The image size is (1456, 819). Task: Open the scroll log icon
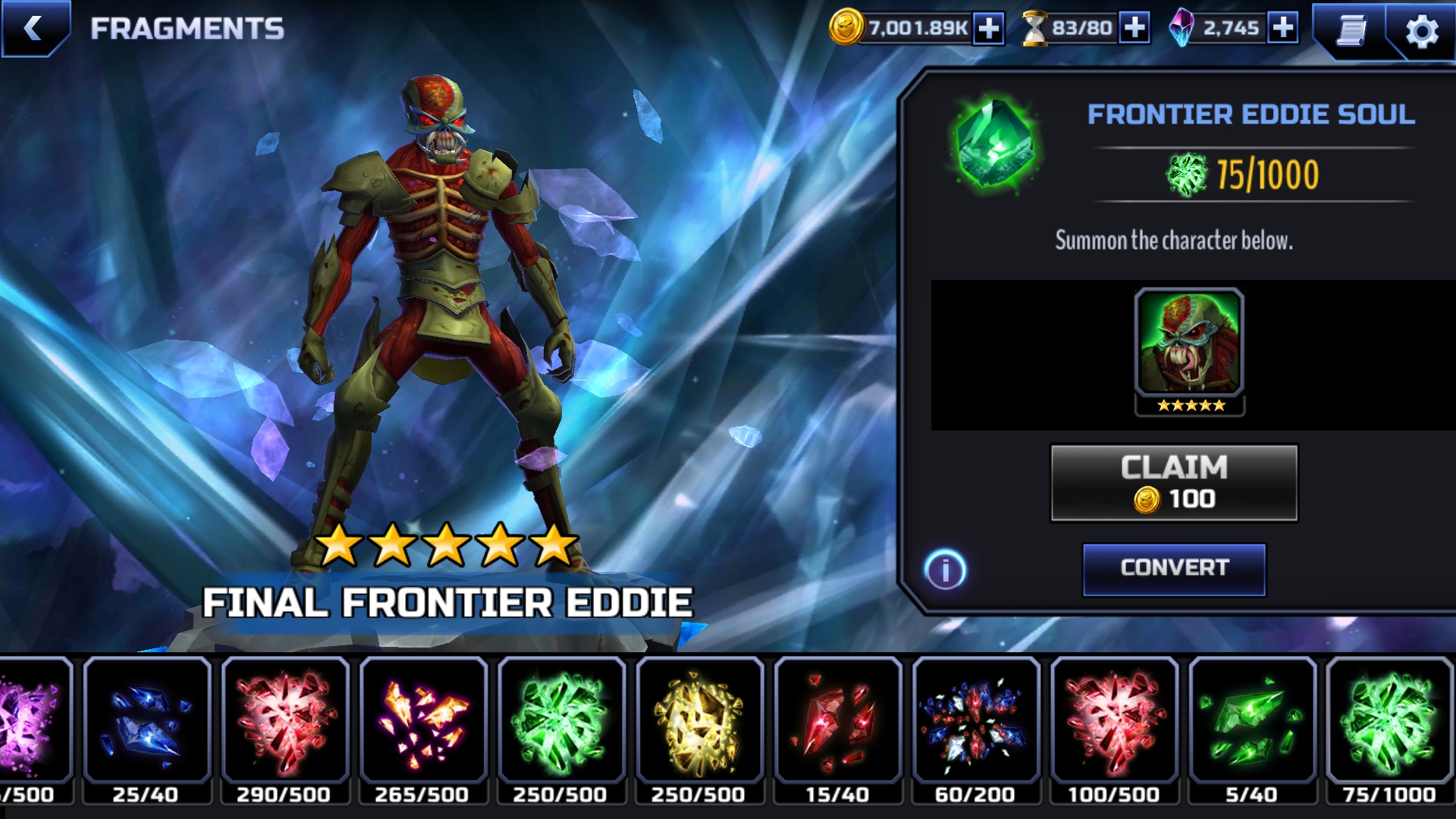click(1351, 30)
